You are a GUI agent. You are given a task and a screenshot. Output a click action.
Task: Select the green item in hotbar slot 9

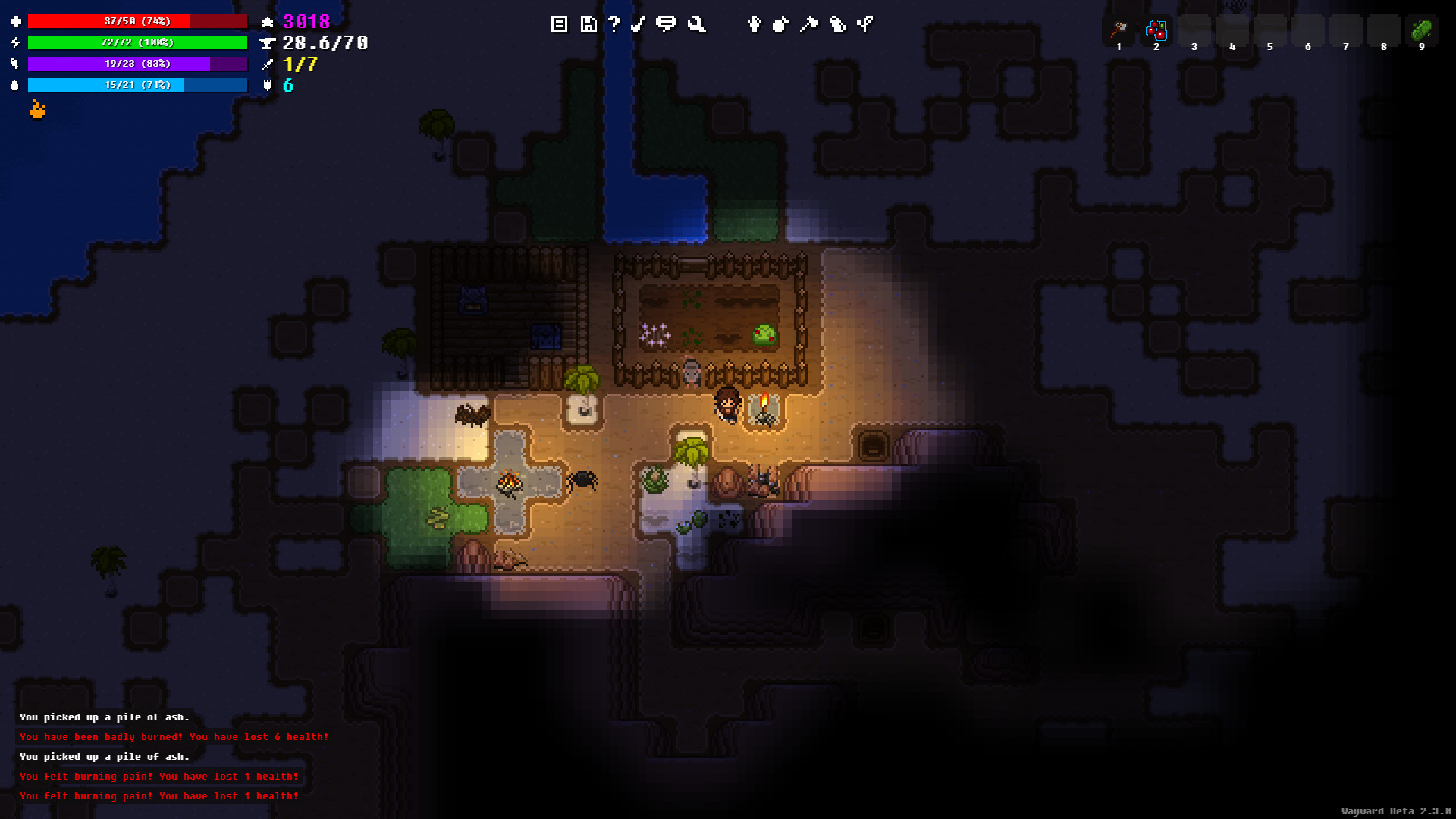pyautogui.click(x=1422, y=30)
